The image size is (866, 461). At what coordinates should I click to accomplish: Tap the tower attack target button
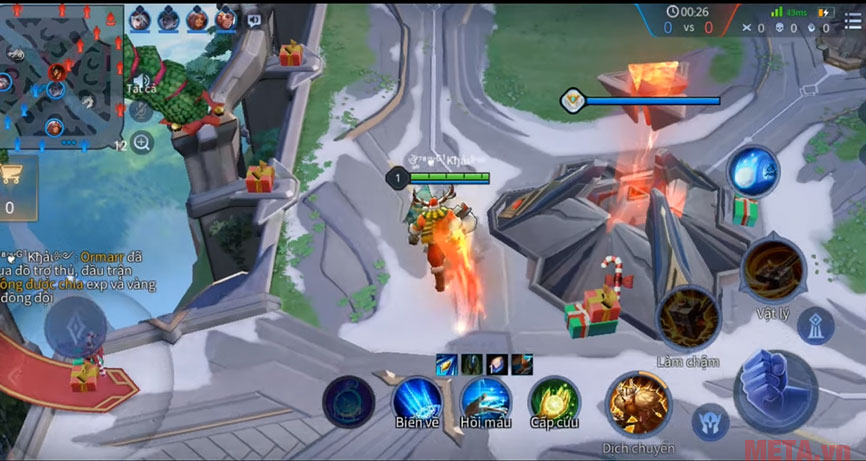pyautogui.click(x=816, y=326)
